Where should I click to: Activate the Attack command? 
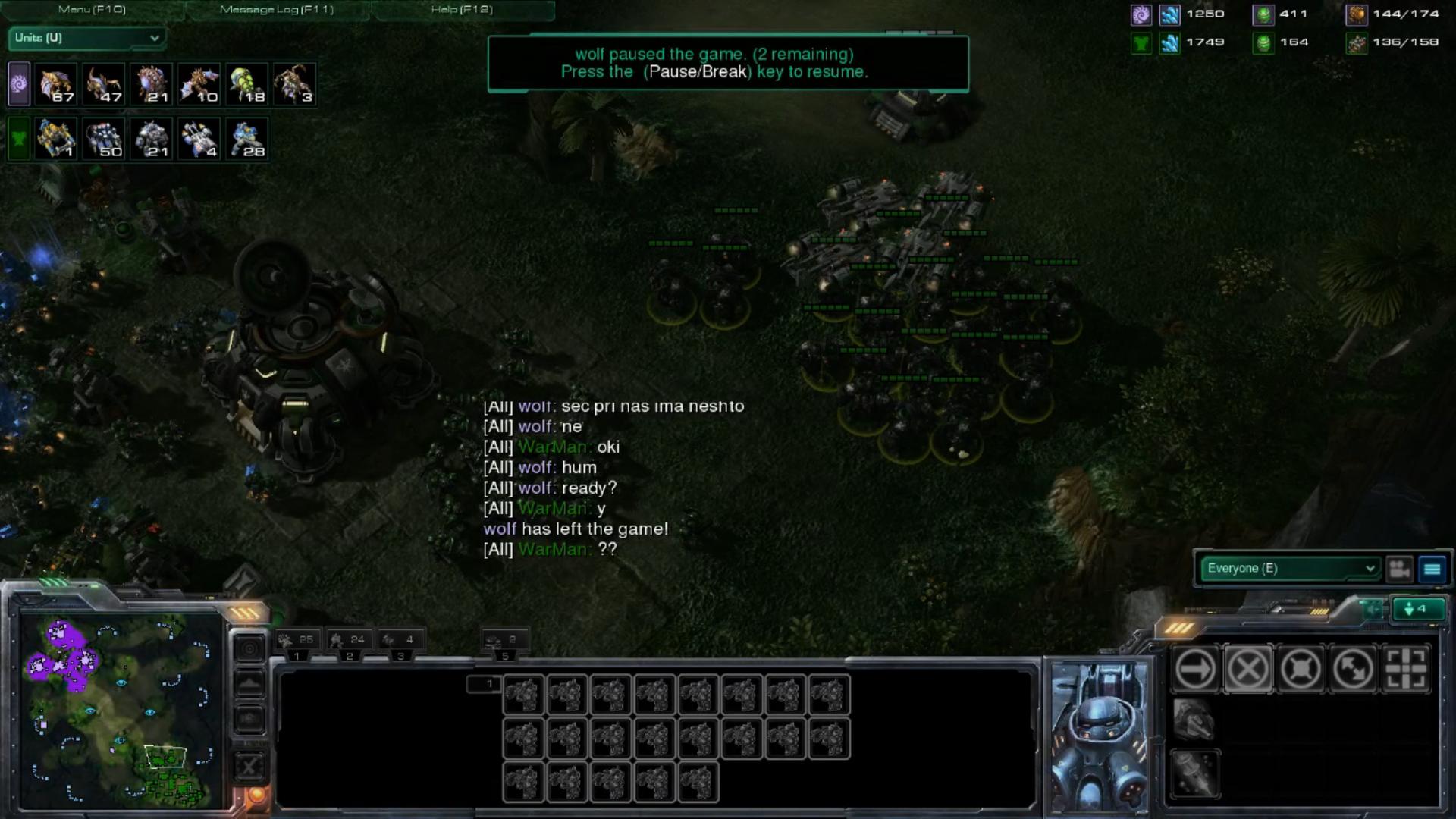pos(1406,669)
